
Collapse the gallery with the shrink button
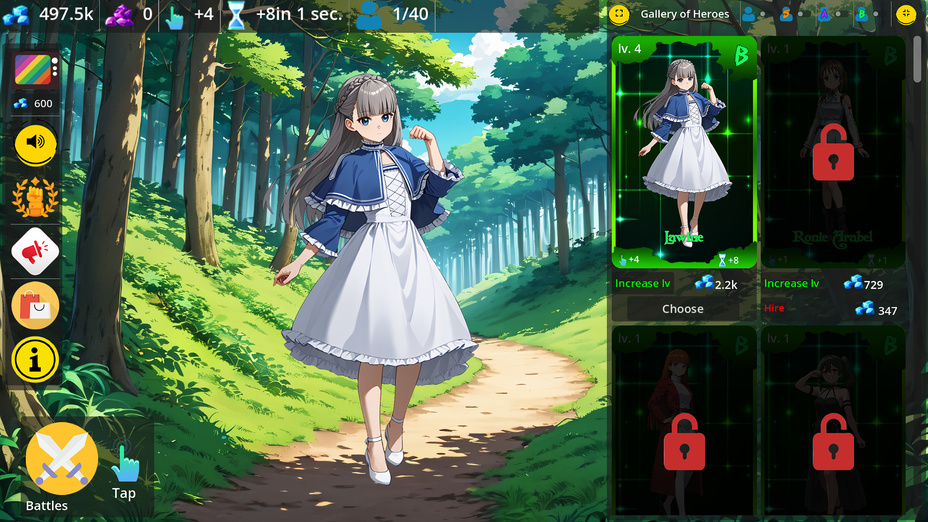(906, 14)
